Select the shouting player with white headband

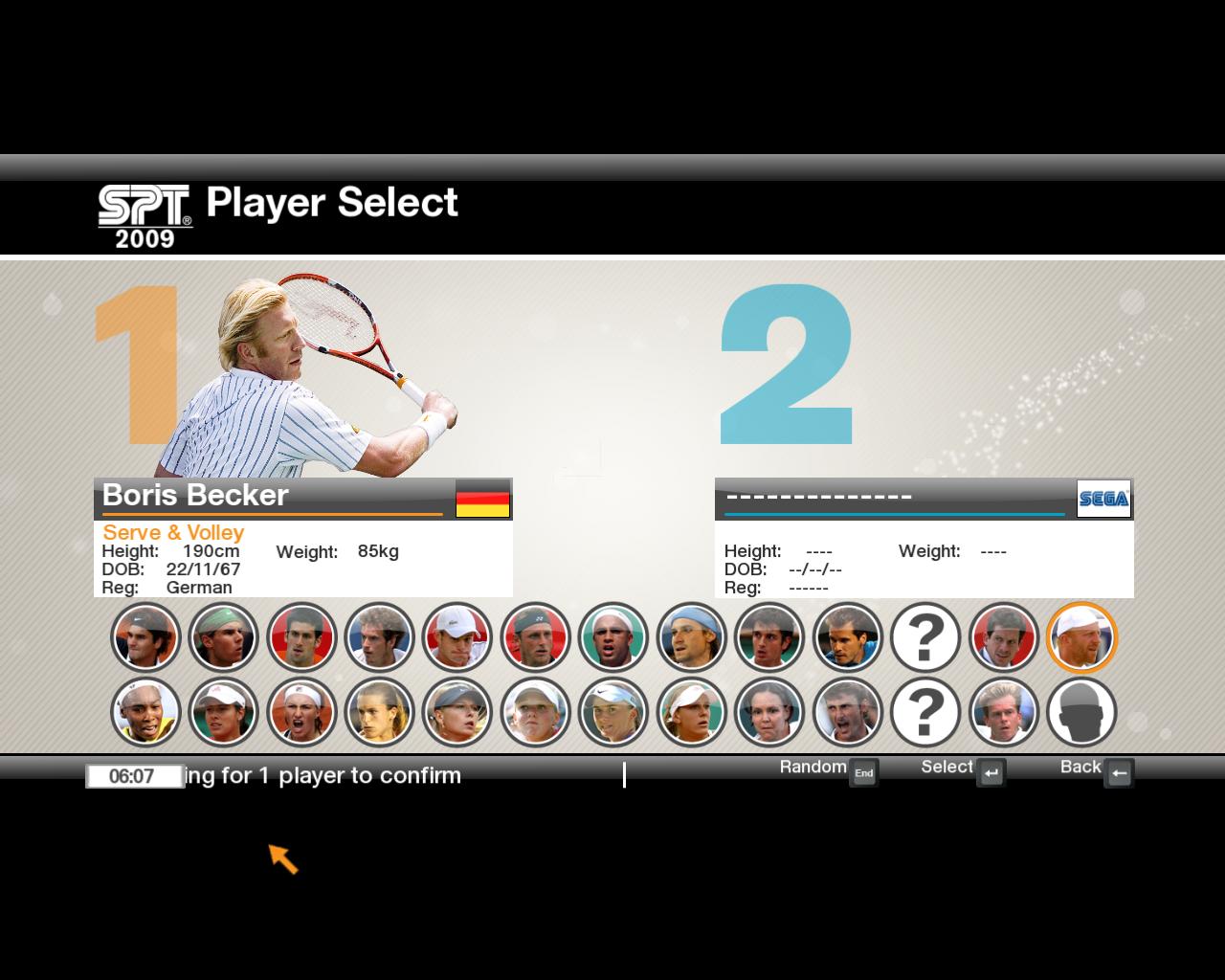tap(301, 713)
